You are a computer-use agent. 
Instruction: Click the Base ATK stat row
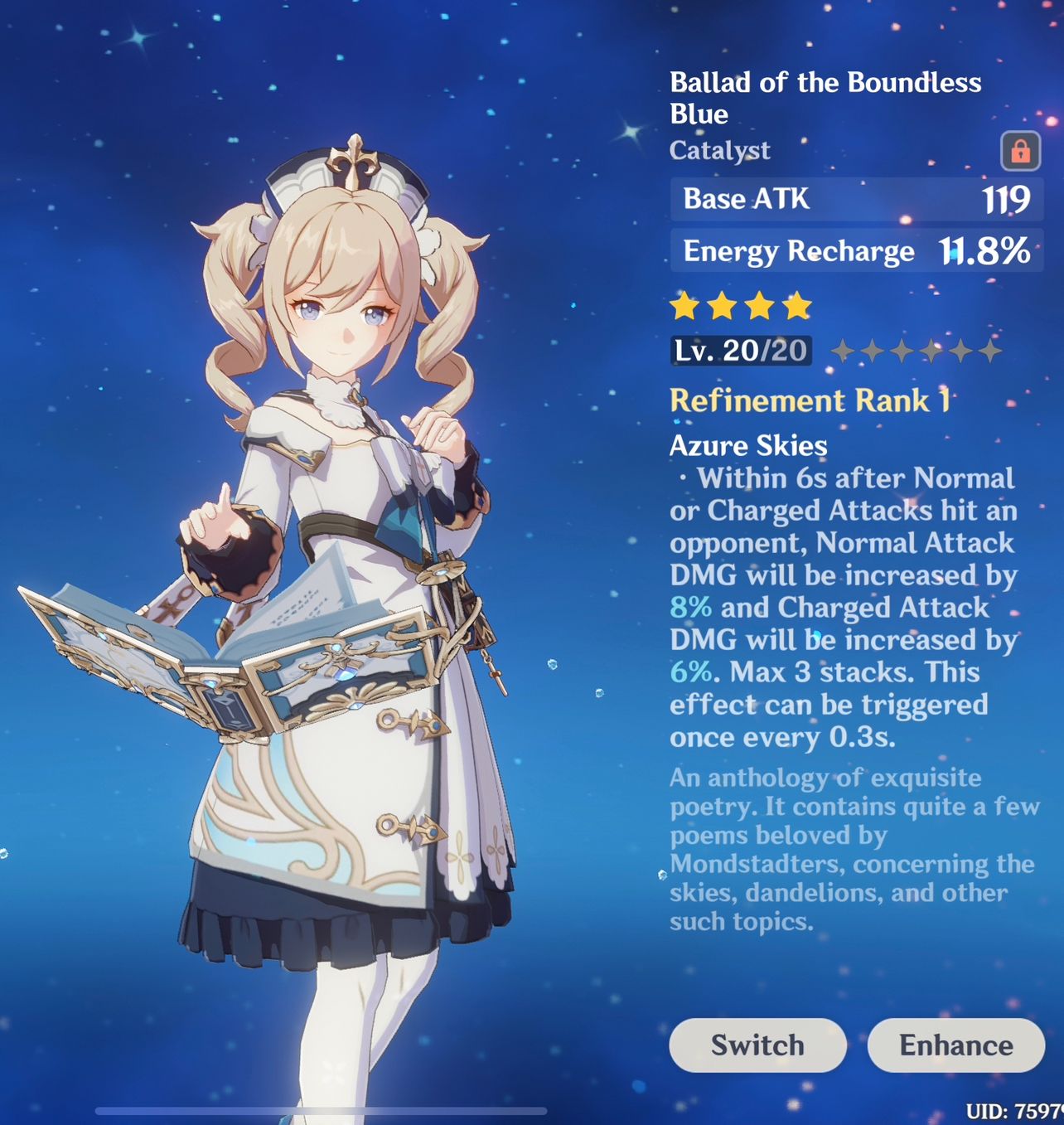[x=854, y=199]
